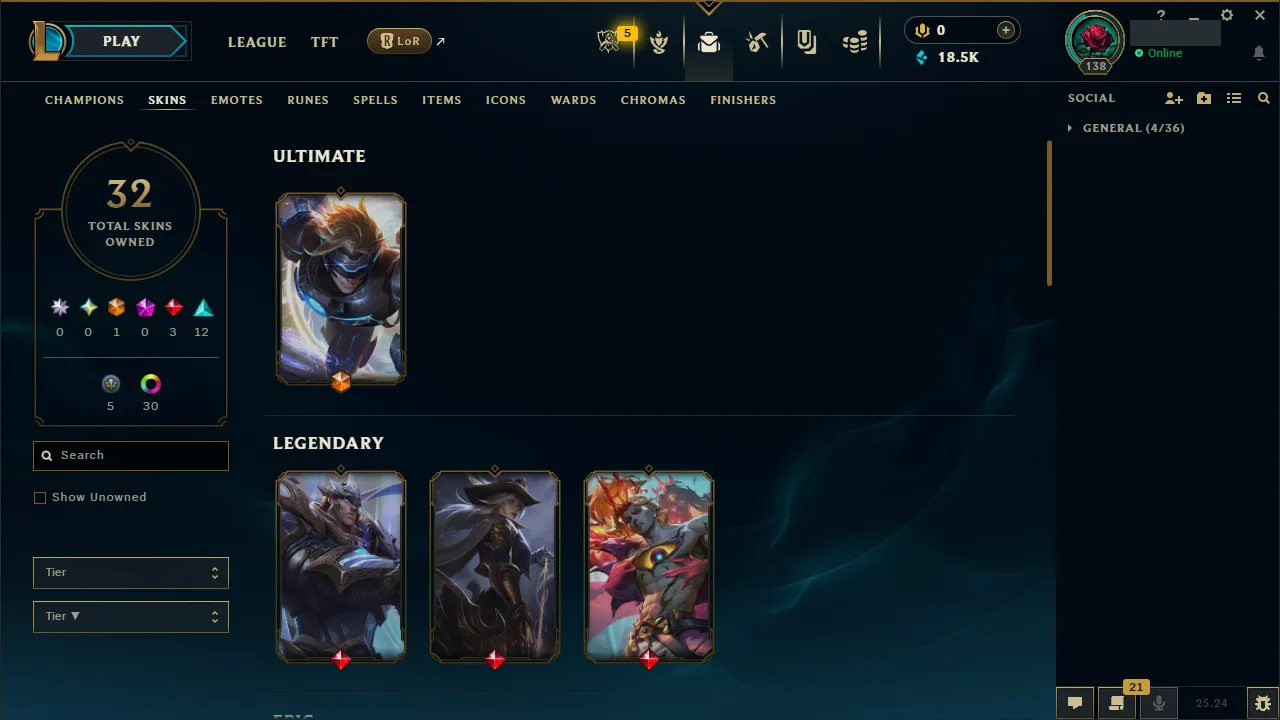The height and width of the screenshot is (720, 1280).
Task: Mute the microphone in the bottom bar
Action: coord(1158,703)
